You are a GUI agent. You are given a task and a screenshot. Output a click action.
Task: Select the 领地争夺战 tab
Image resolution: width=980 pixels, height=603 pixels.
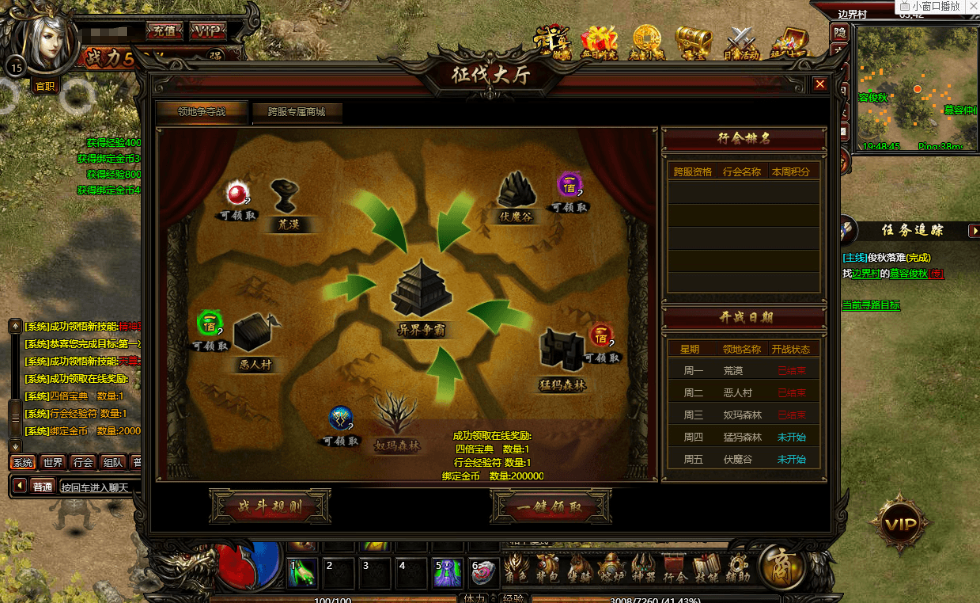[x=201, y=112]
